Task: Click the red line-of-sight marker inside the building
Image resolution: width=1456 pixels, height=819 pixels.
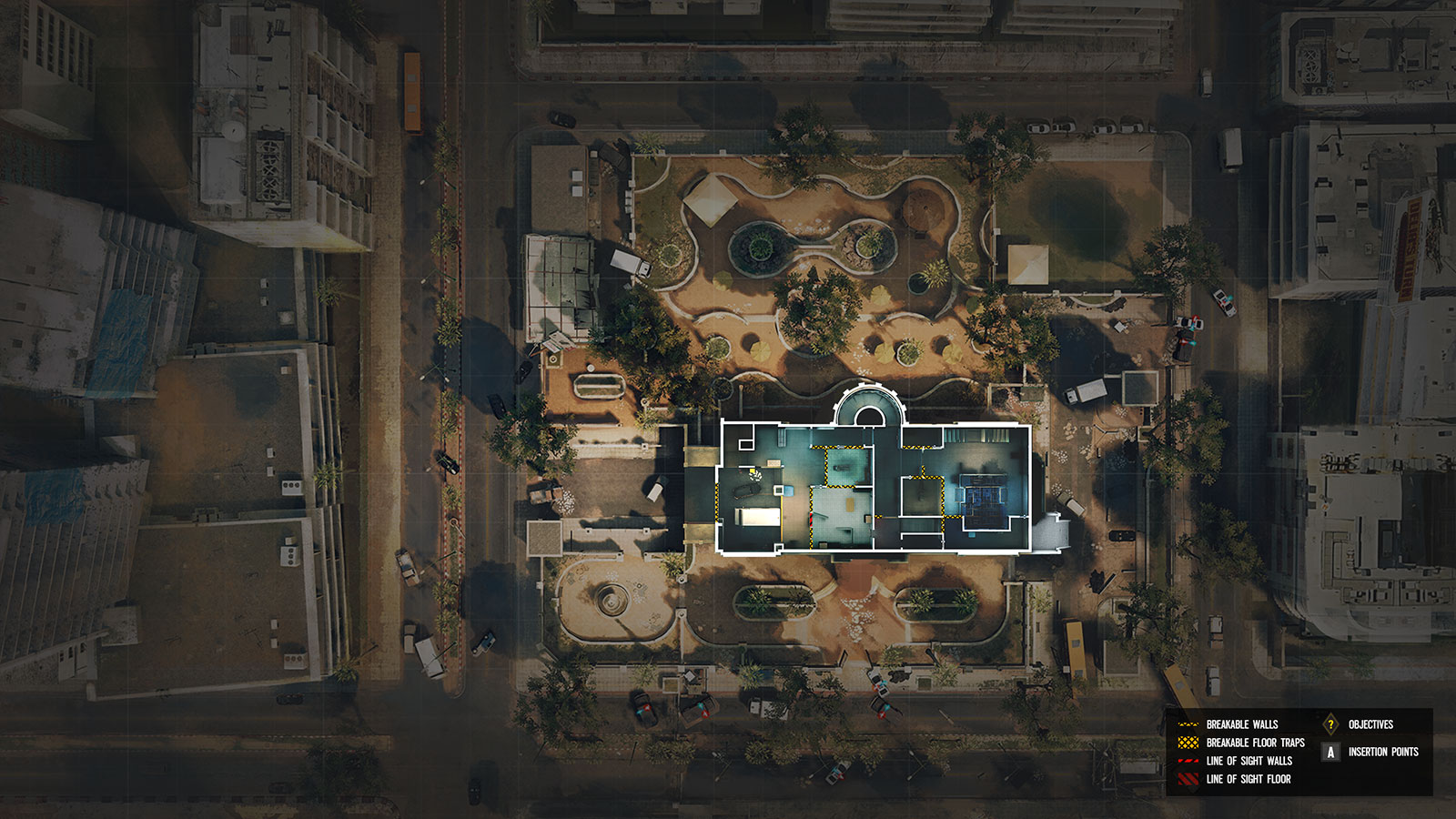Action: 811,519
